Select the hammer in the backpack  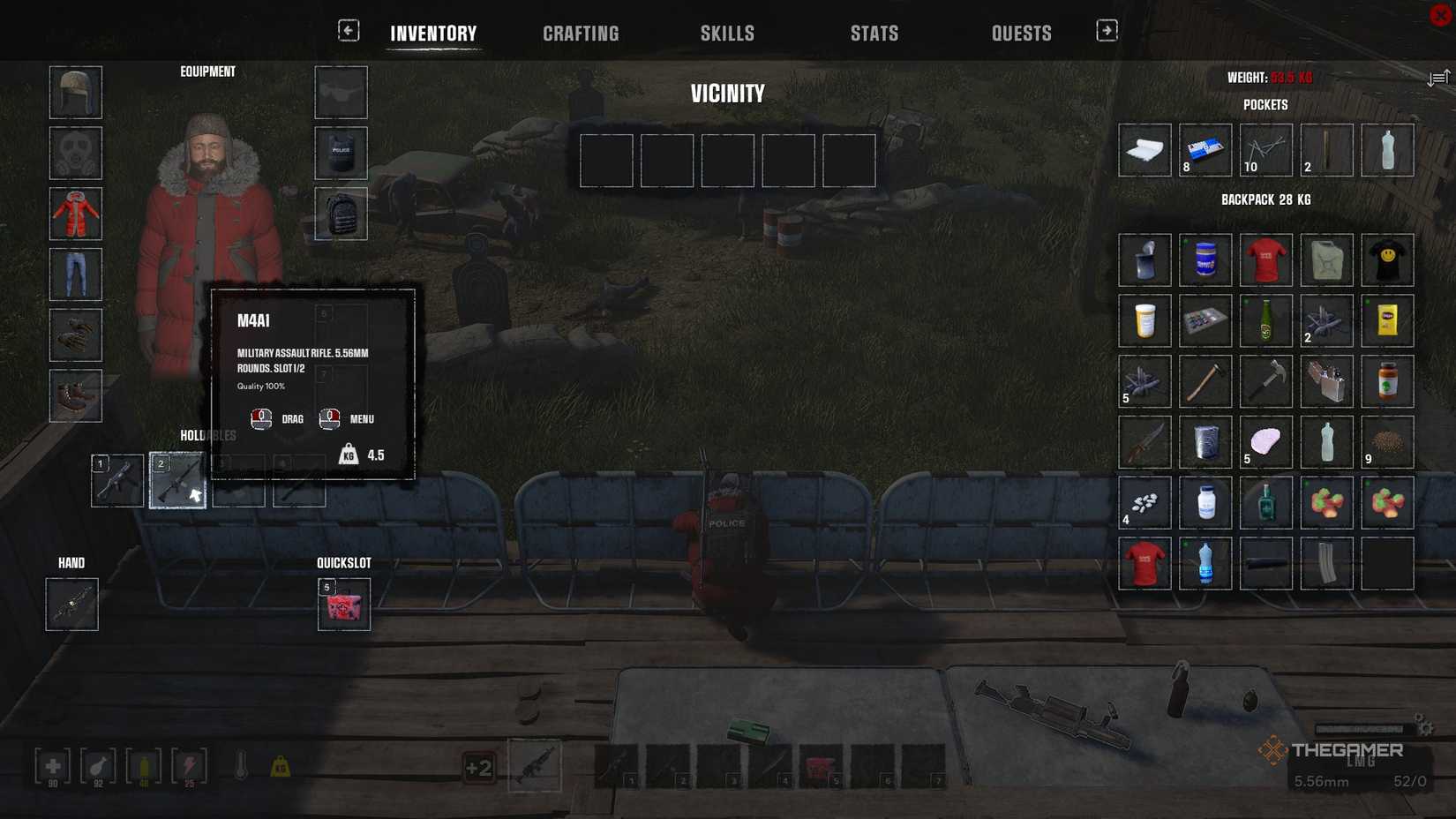coord(1266,381)
